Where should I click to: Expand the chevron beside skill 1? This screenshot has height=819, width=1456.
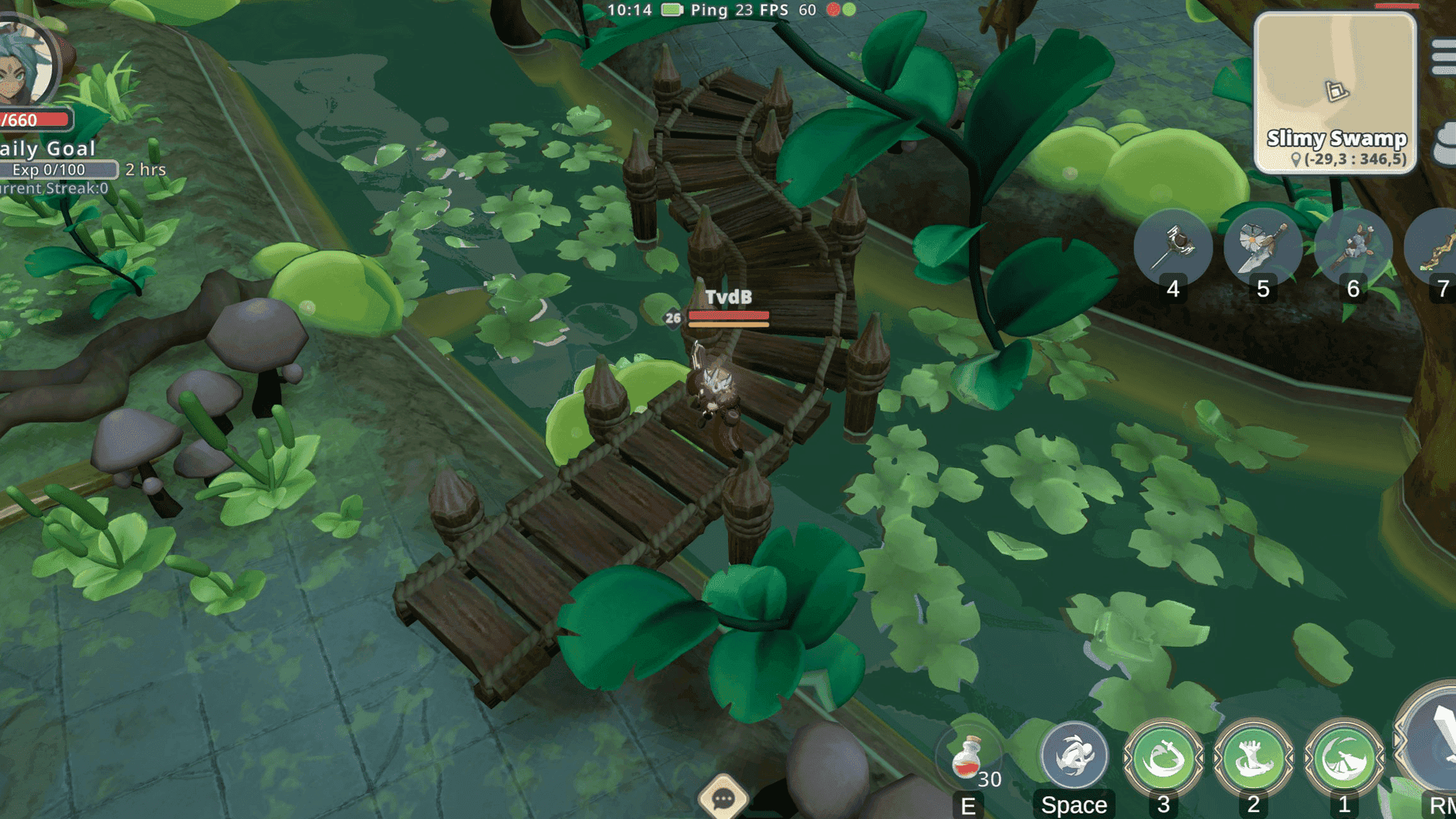click(x=1310, y=759)
